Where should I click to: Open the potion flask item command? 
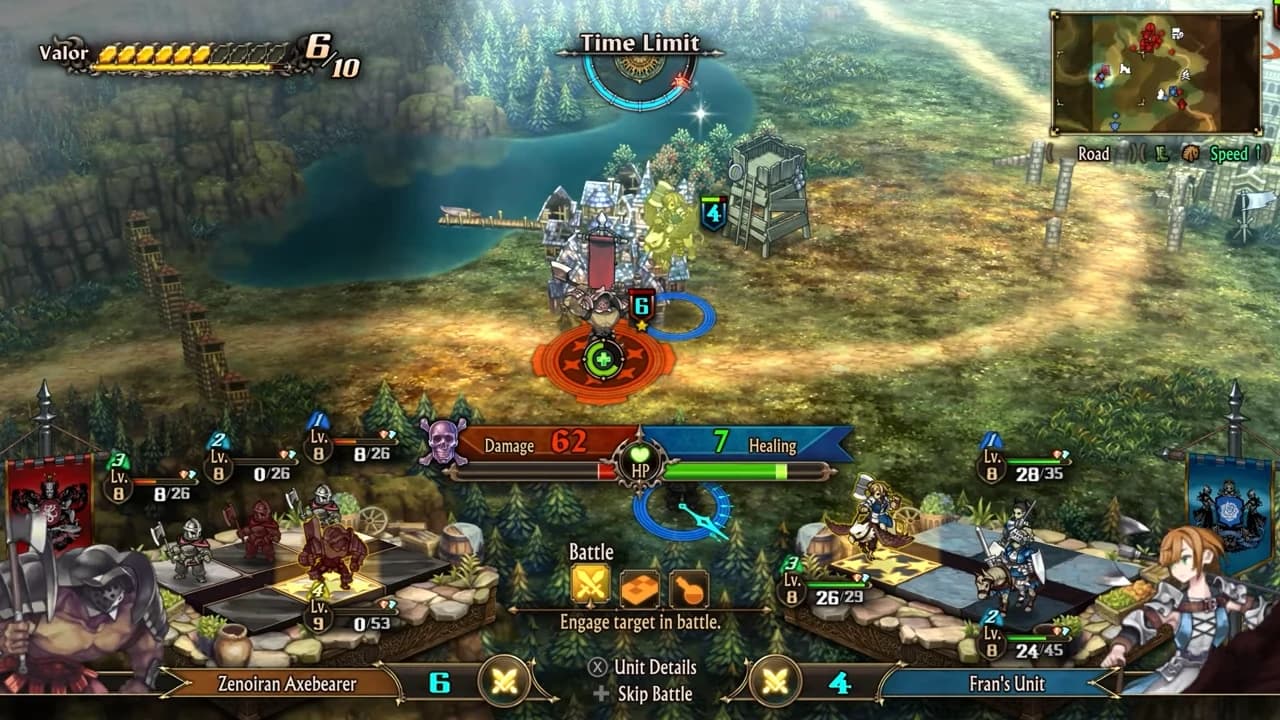[688, 588]
